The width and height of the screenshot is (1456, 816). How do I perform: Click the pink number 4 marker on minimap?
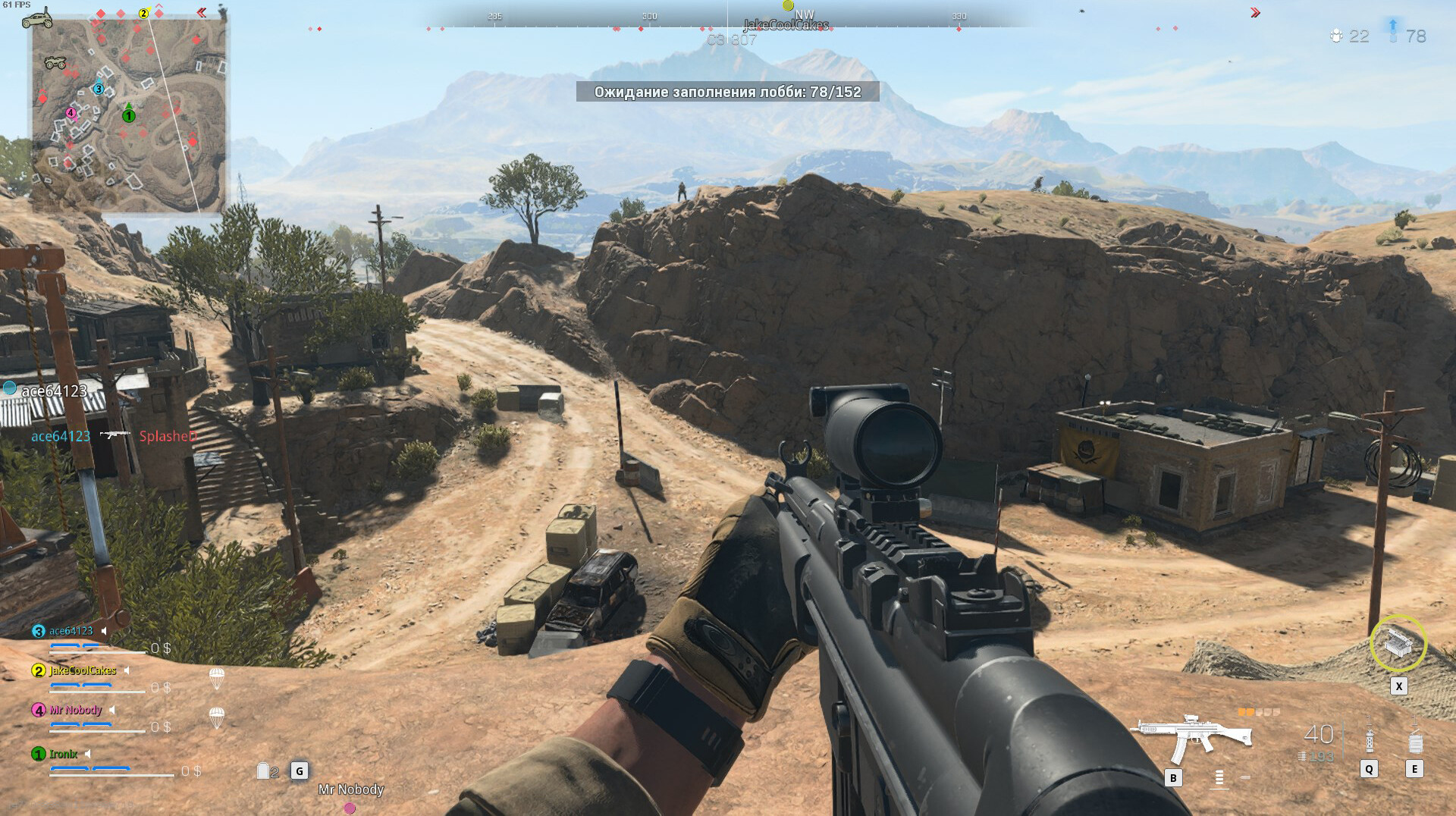[71, 113]
